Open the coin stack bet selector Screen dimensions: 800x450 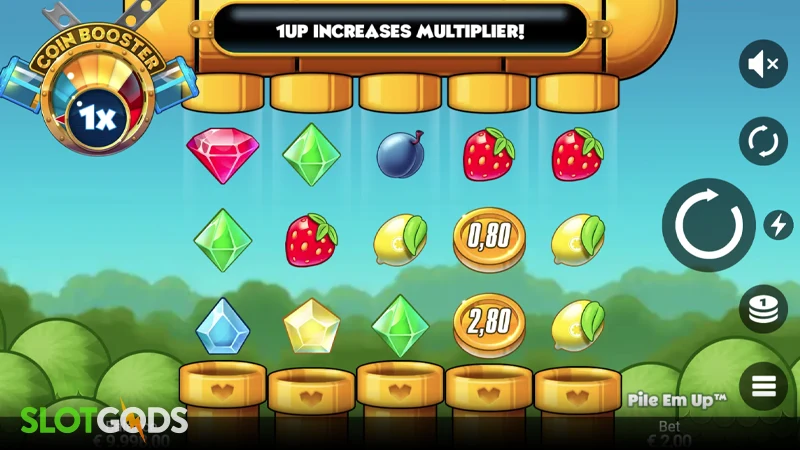coord(763,309)
